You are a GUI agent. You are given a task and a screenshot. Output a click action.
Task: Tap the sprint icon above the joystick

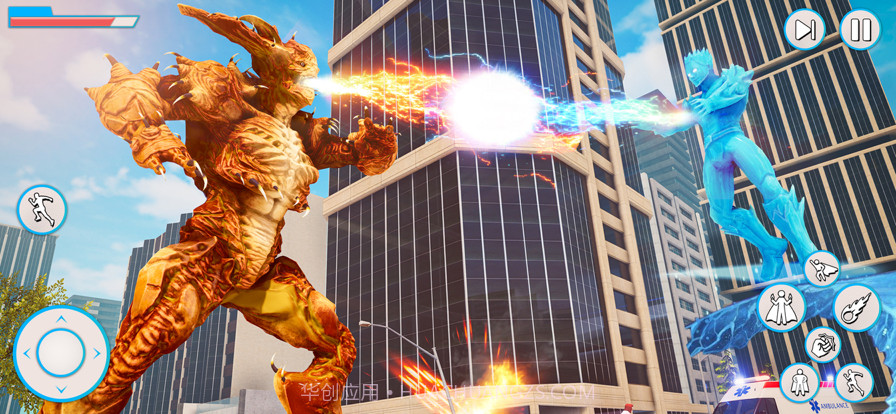[42, 210]
